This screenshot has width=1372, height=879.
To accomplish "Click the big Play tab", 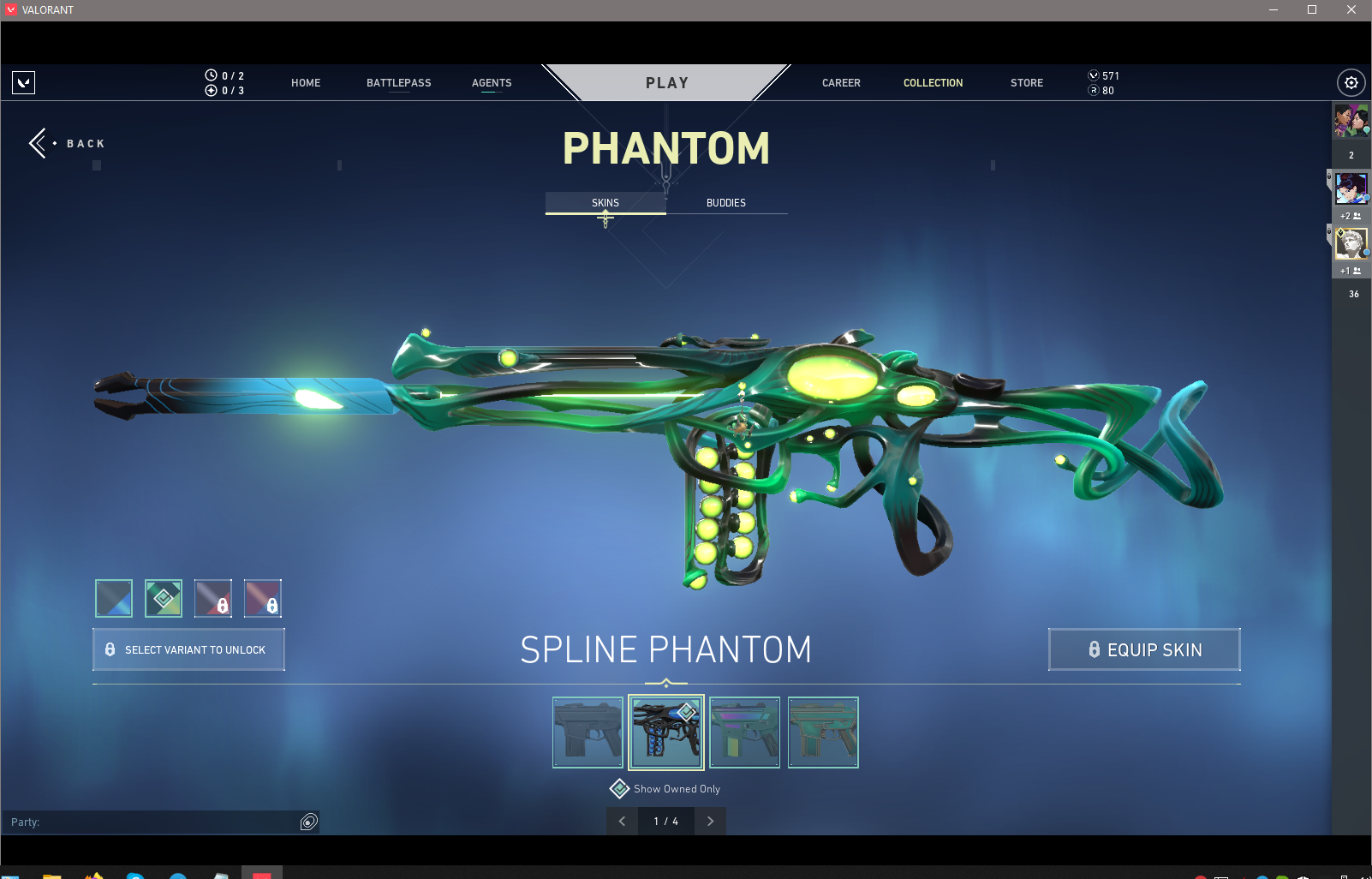I will click(x=666, y=83).
